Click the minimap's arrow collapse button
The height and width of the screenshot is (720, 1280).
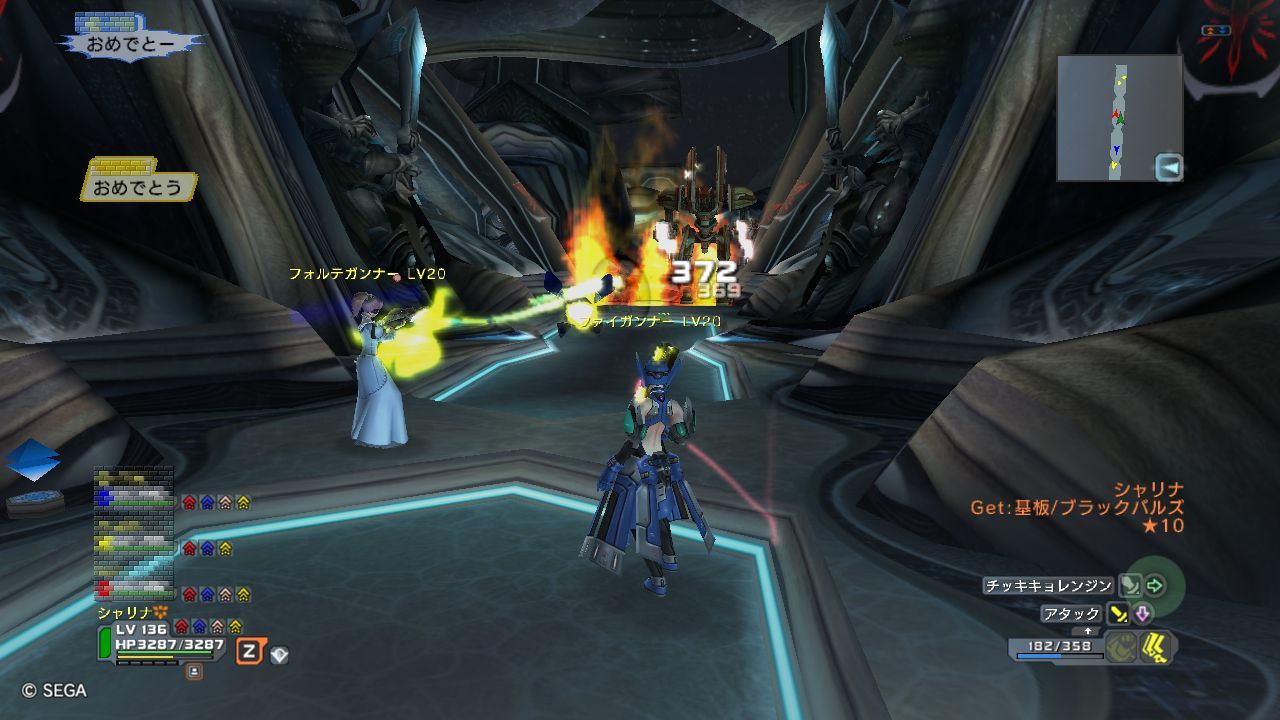point(1168,167)
